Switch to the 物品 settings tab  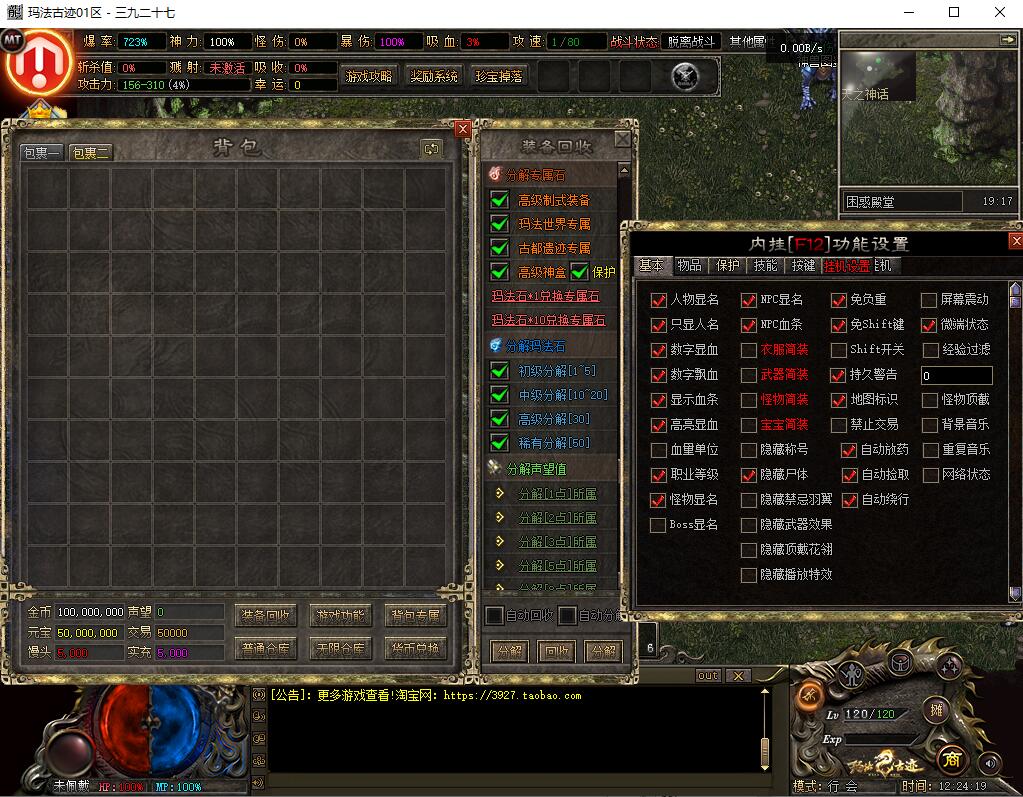[689, 265]
